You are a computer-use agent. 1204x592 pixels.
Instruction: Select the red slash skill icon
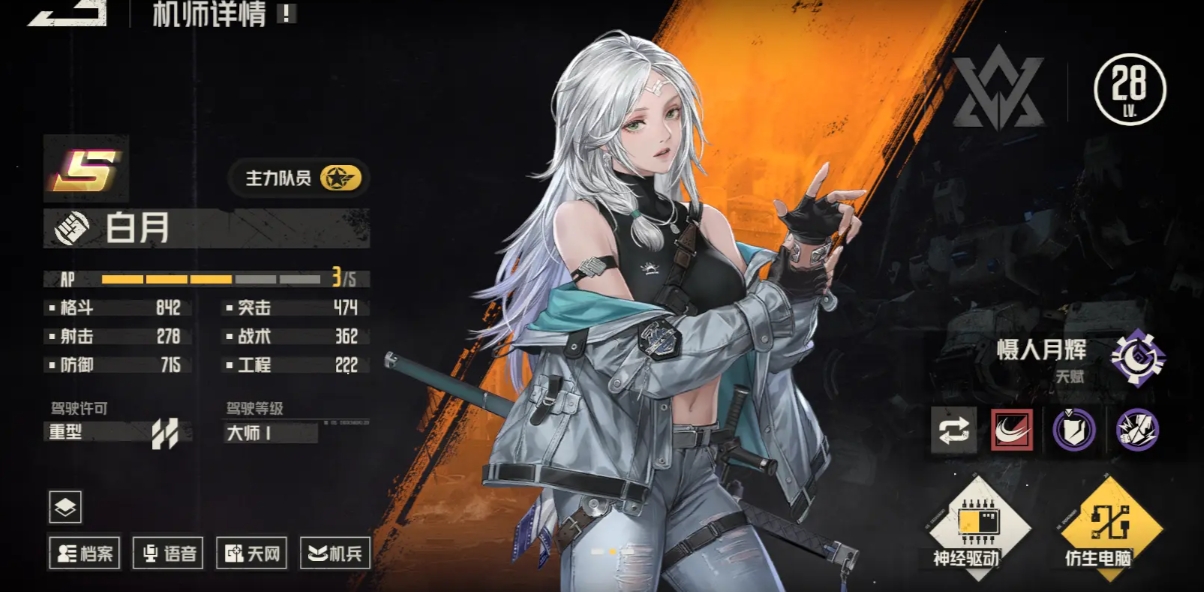click(x=1012, y=430)
